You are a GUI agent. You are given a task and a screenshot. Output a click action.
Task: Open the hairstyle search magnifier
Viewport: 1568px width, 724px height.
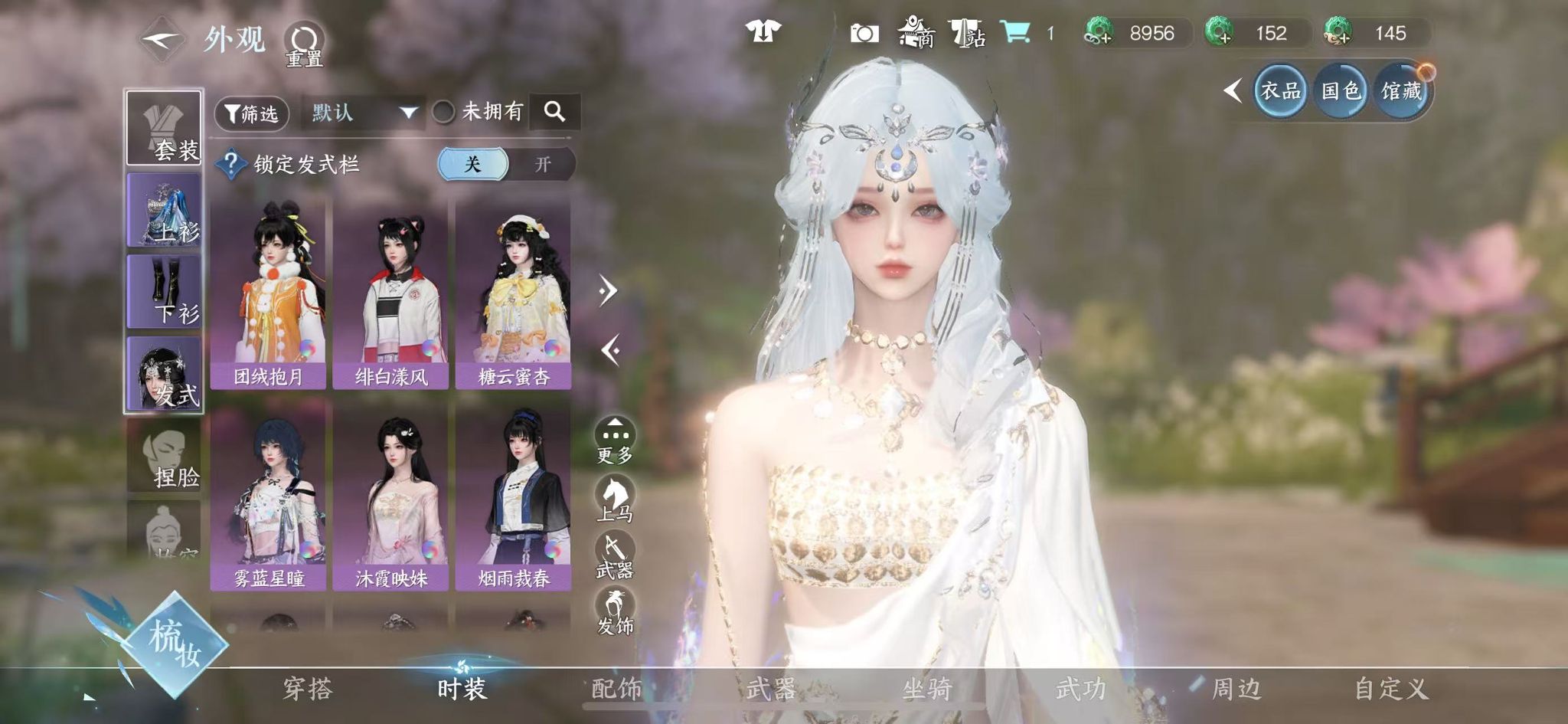(x=555, y=112)
